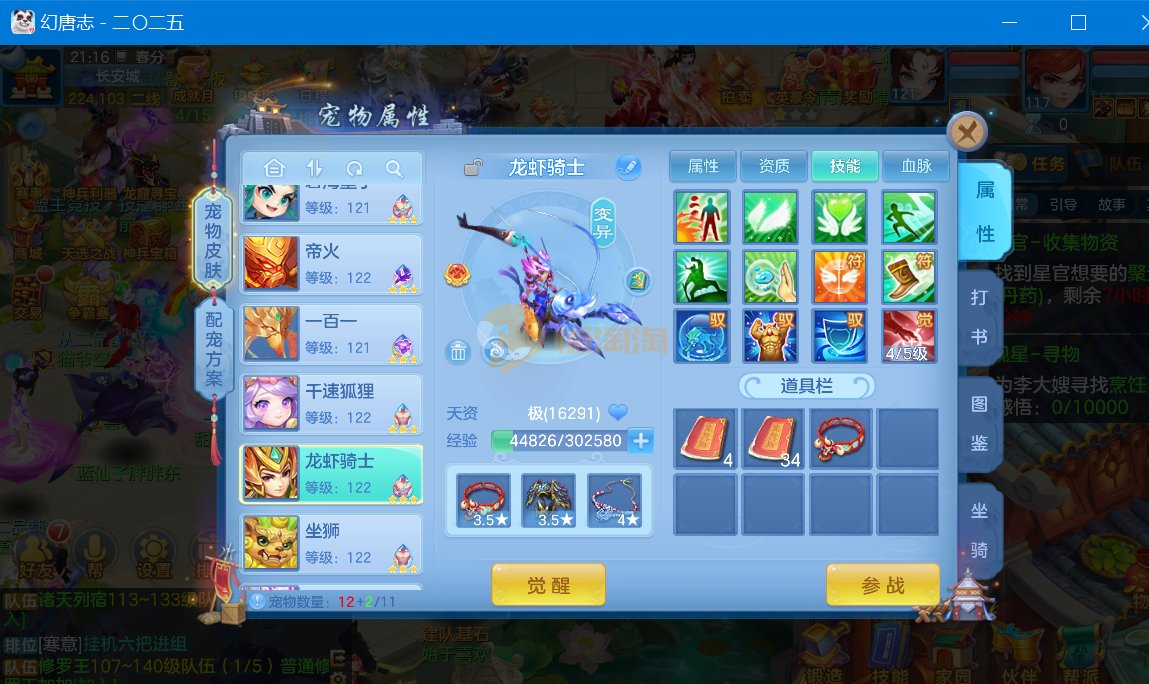The width and height of the screenshot is (1149, 684).
Task: Click the 参战 button
Action: (x=882, y=586)
